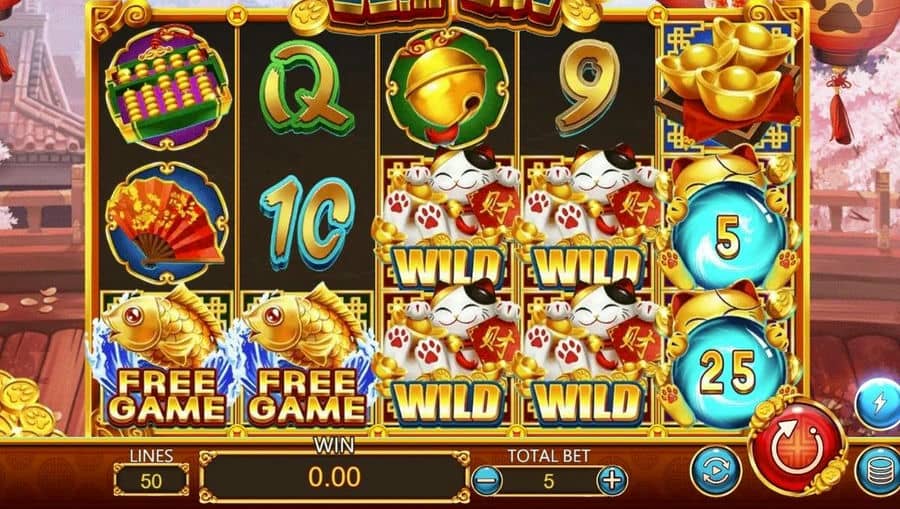This screenshot has width=900, height=509.
Task: Increase the total bet with plus
Action: pos(611,481)
